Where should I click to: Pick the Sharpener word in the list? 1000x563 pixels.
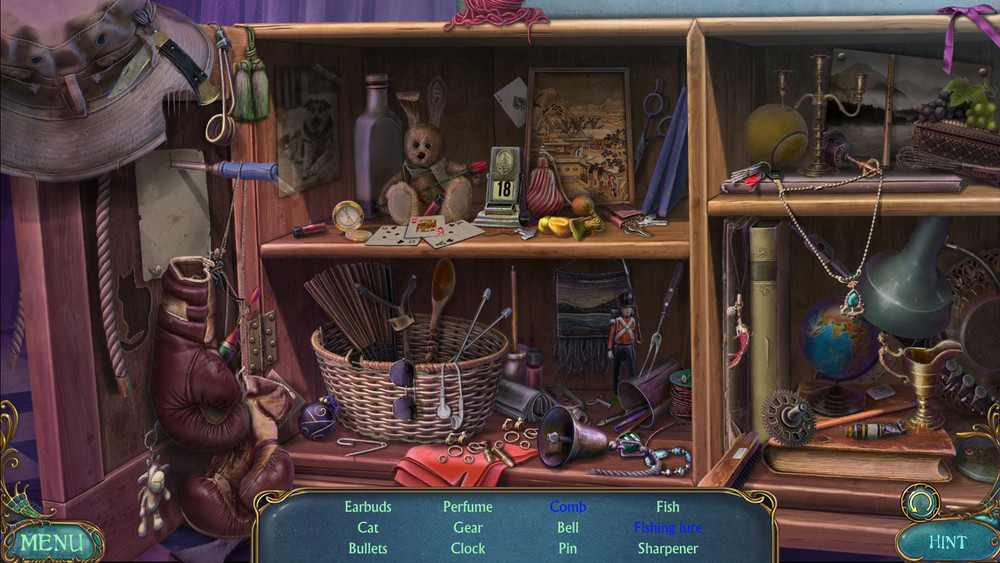coord(668,548)
